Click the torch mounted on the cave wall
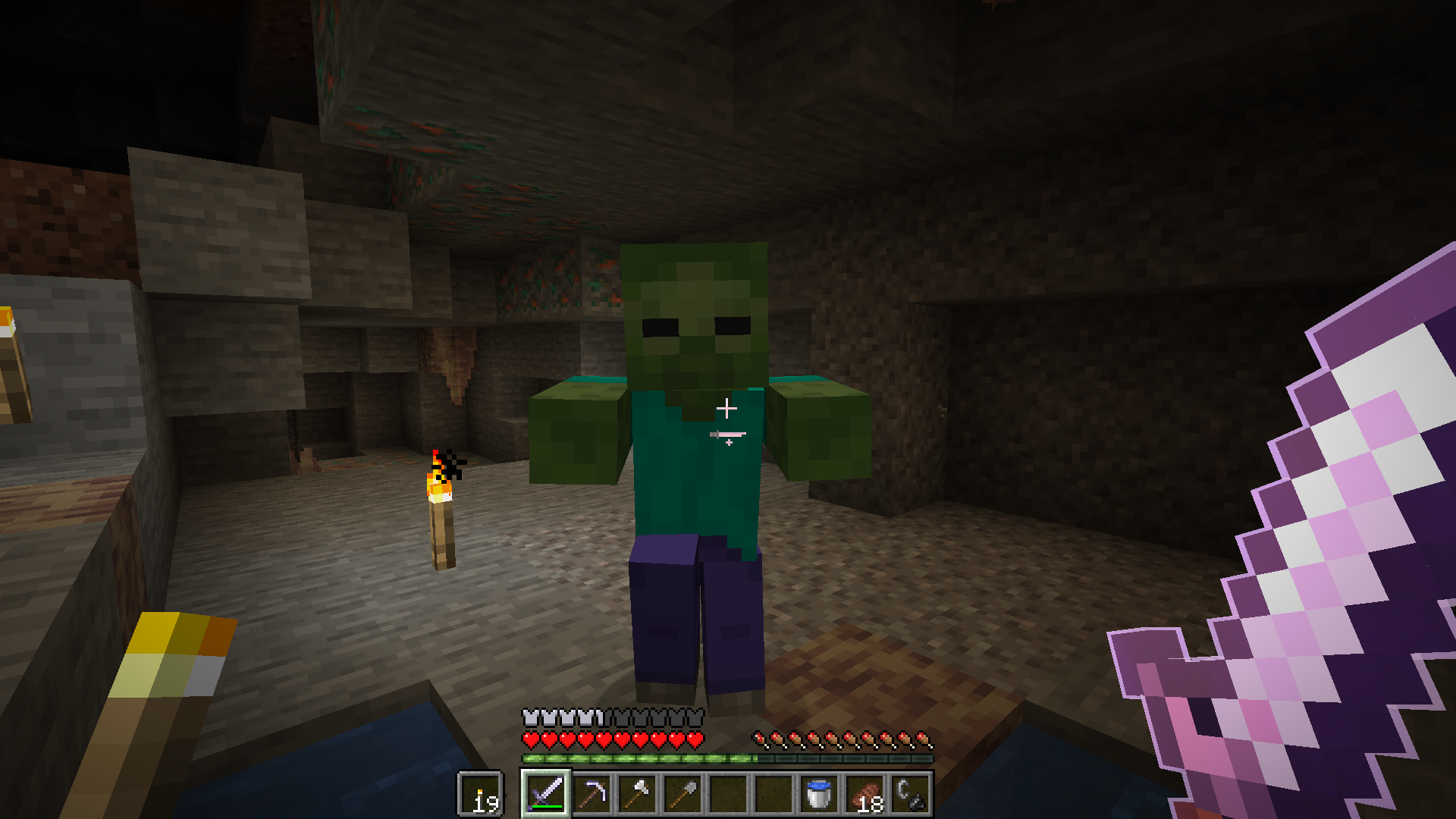This screenshot has height=819, width=1456. [x=441, y=516]
